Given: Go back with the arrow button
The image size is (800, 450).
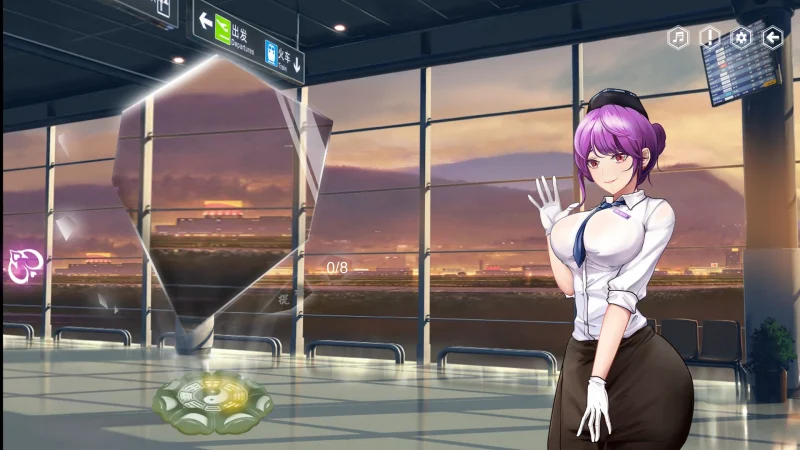Looking at the screenshot, I should (x=773, y=38).
